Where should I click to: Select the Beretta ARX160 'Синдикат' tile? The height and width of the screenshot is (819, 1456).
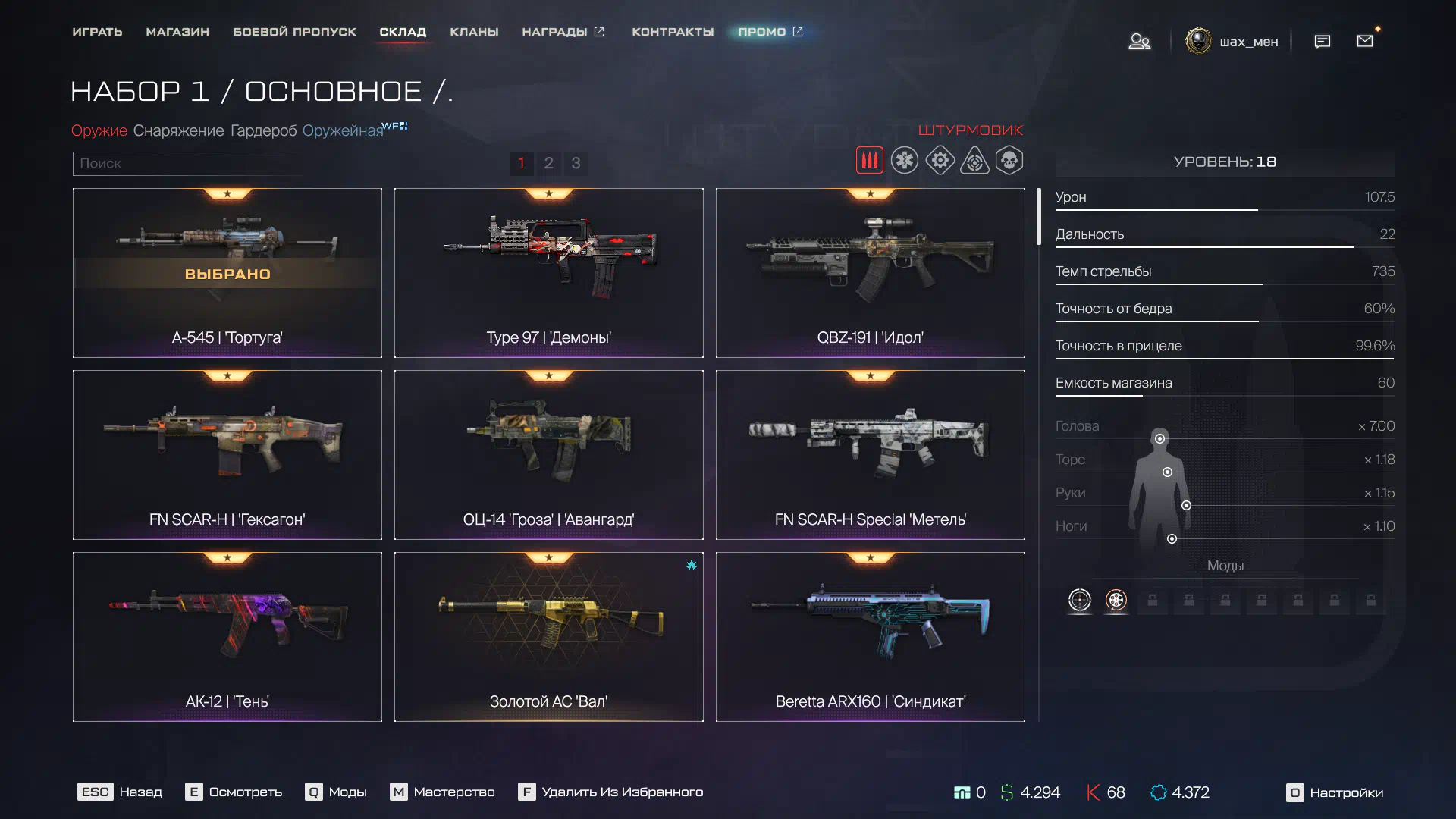tap(870, 637)
